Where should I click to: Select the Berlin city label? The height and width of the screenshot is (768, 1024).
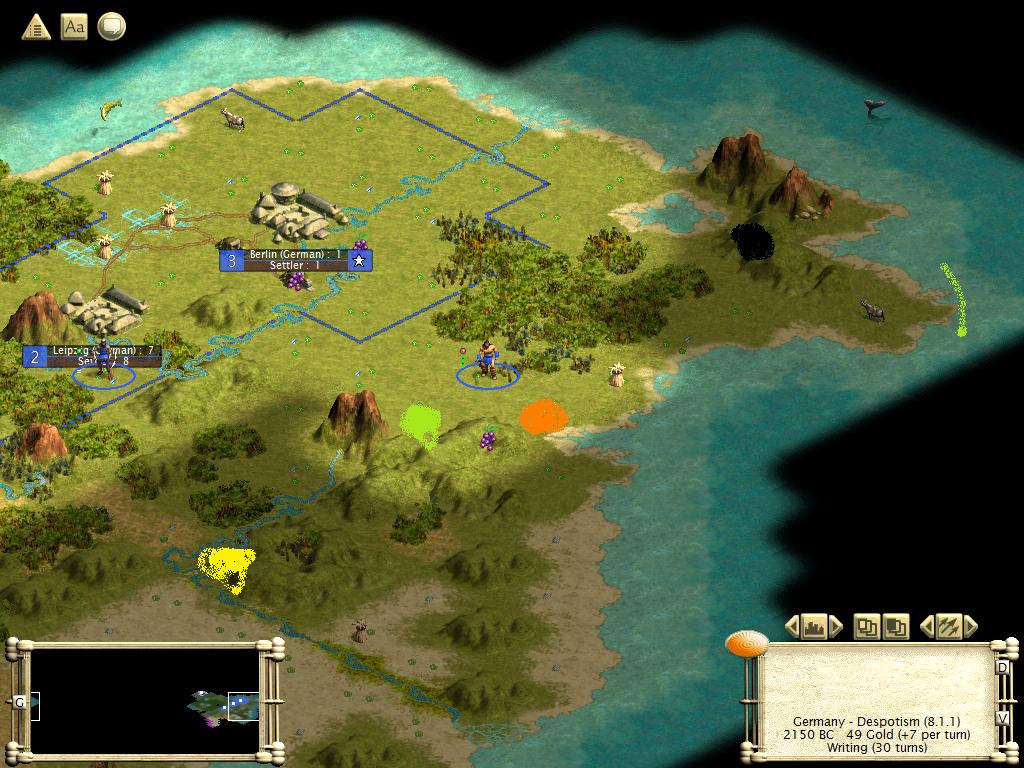pos(296,260)
